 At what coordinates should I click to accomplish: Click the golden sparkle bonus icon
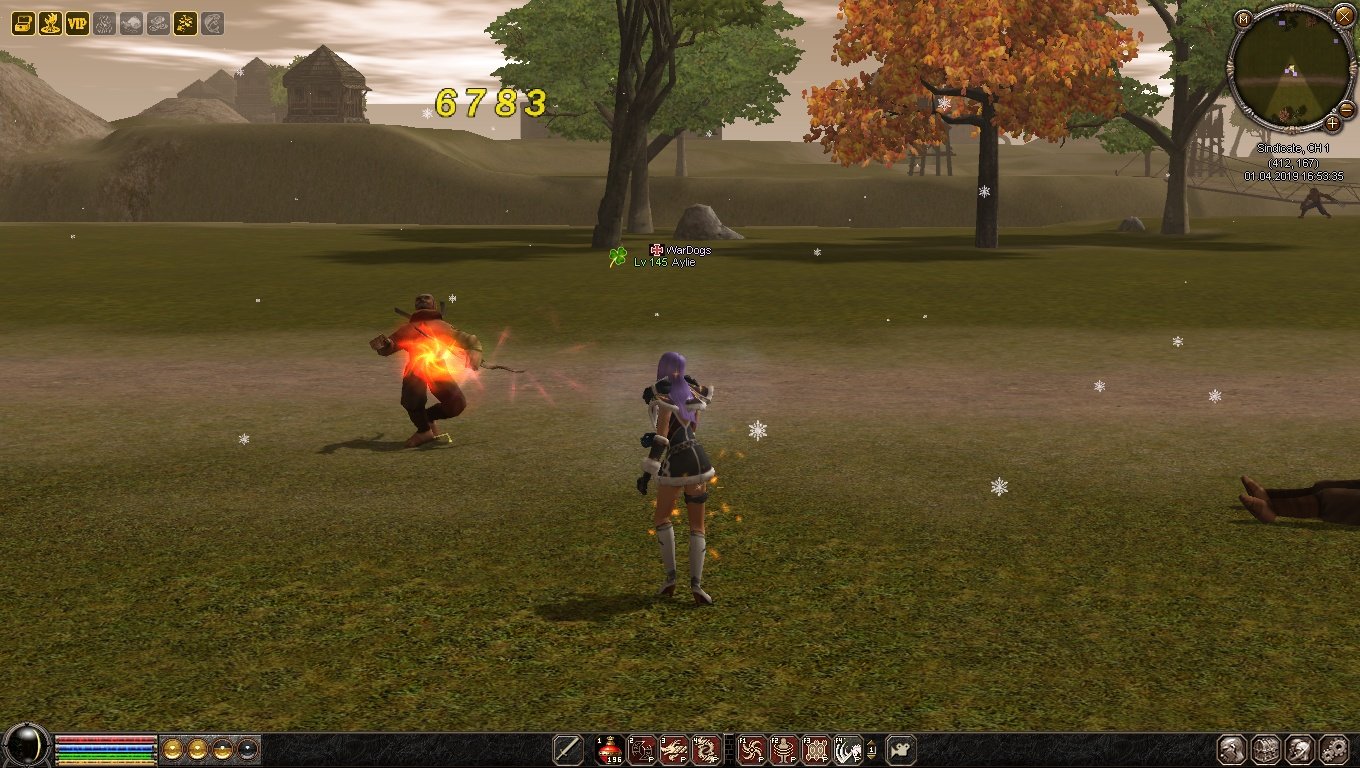point(185,23)
